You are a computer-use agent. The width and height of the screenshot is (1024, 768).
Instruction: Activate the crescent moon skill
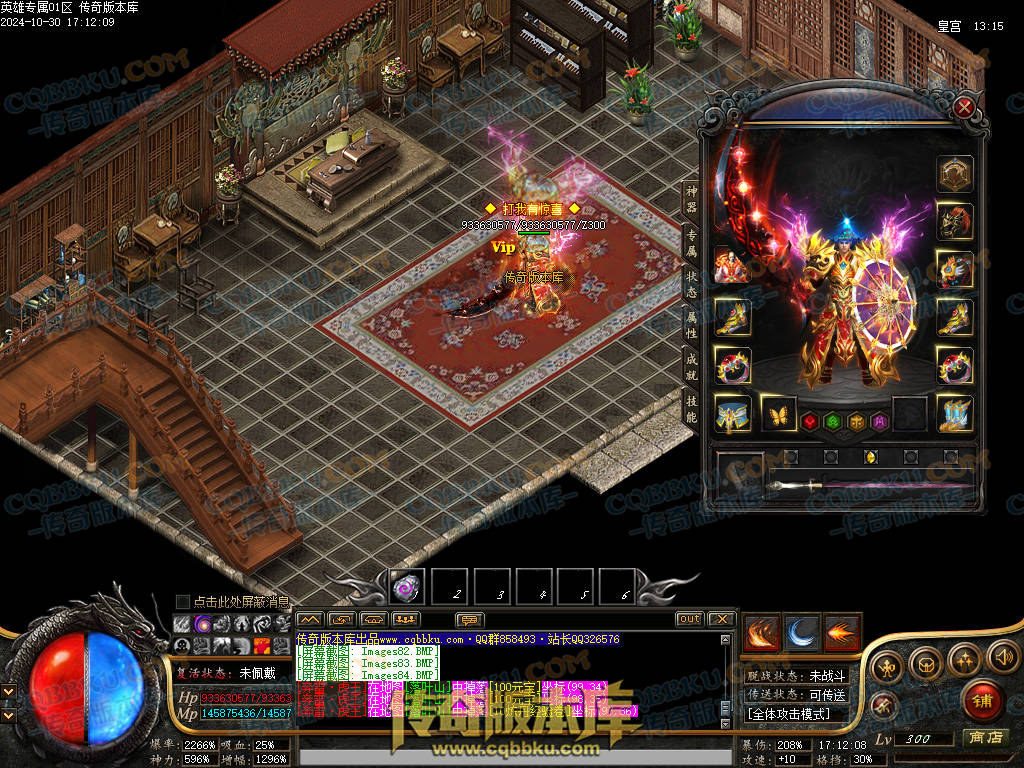(802, 632)
